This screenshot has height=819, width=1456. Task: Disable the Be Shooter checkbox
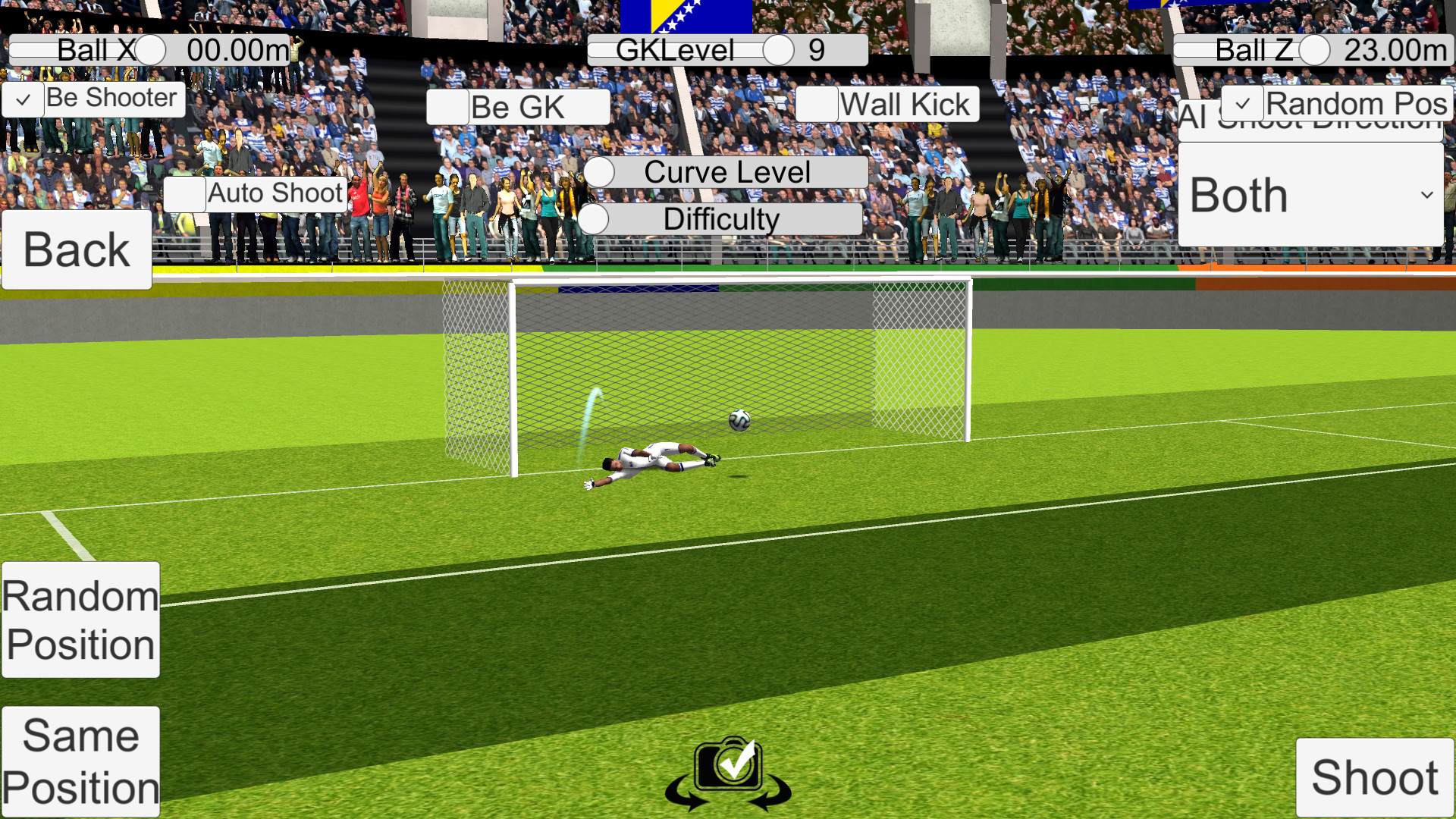tap(23, 99)
